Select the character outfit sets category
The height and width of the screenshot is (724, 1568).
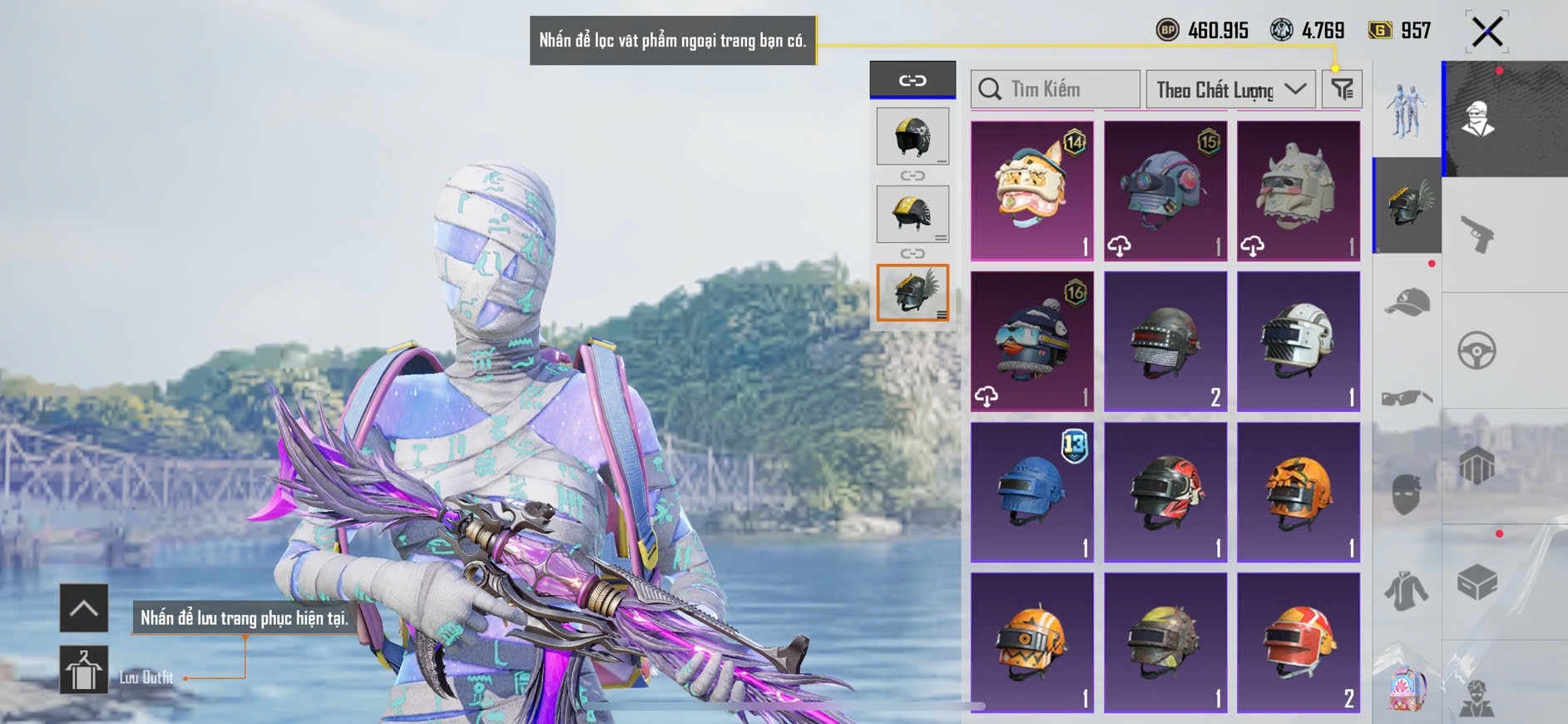point(1407,110)
